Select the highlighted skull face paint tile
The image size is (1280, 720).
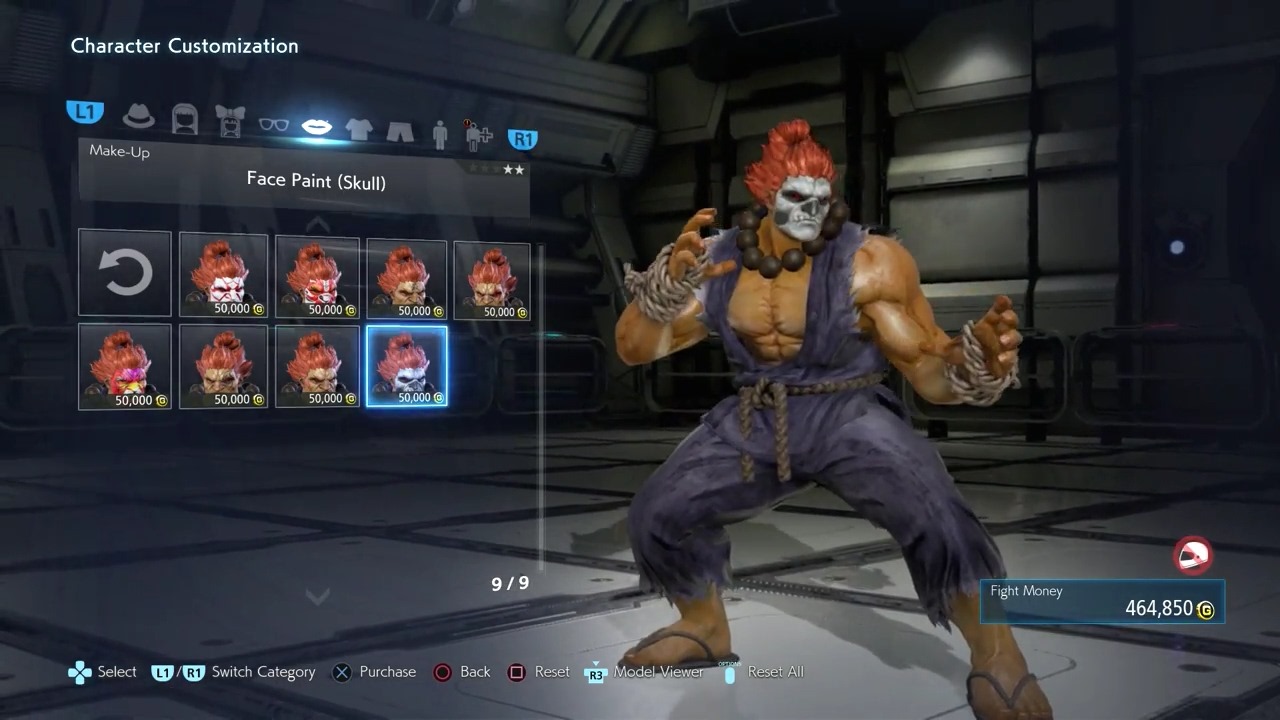click(407, 366)
